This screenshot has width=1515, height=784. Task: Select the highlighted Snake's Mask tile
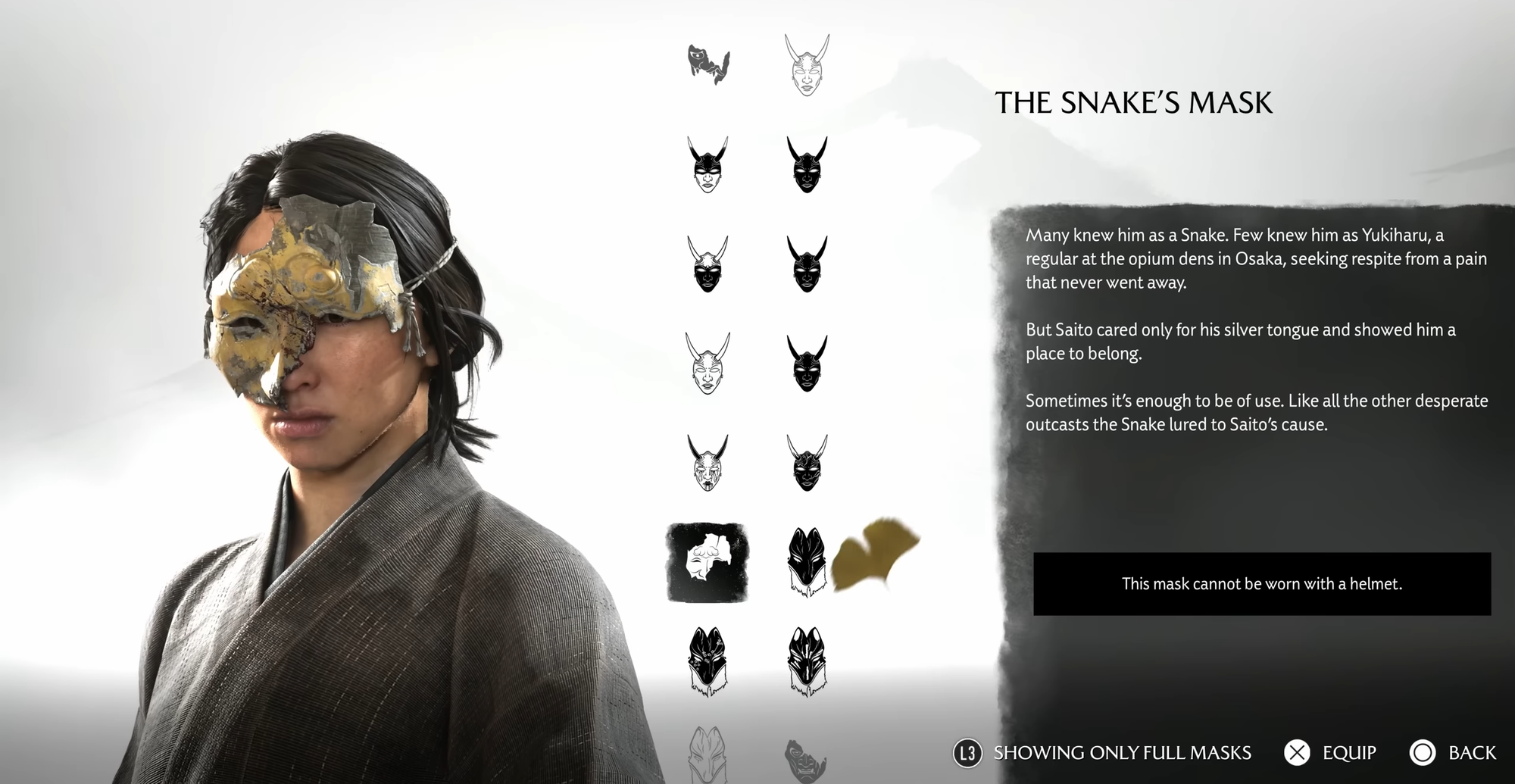[708, 562]
